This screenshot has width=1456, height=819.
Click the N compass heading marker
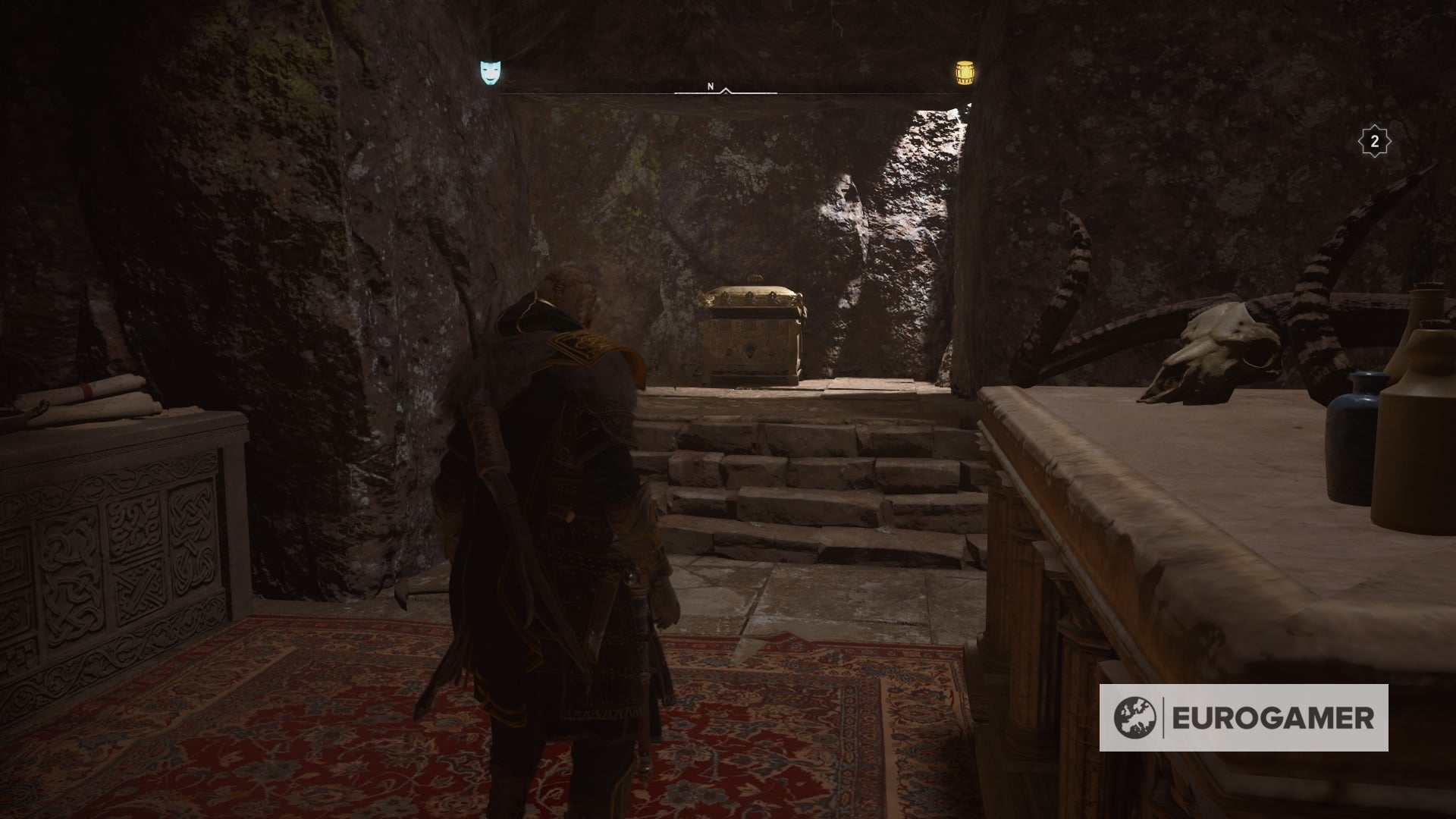pyautogui.click(x=711, y=86)
